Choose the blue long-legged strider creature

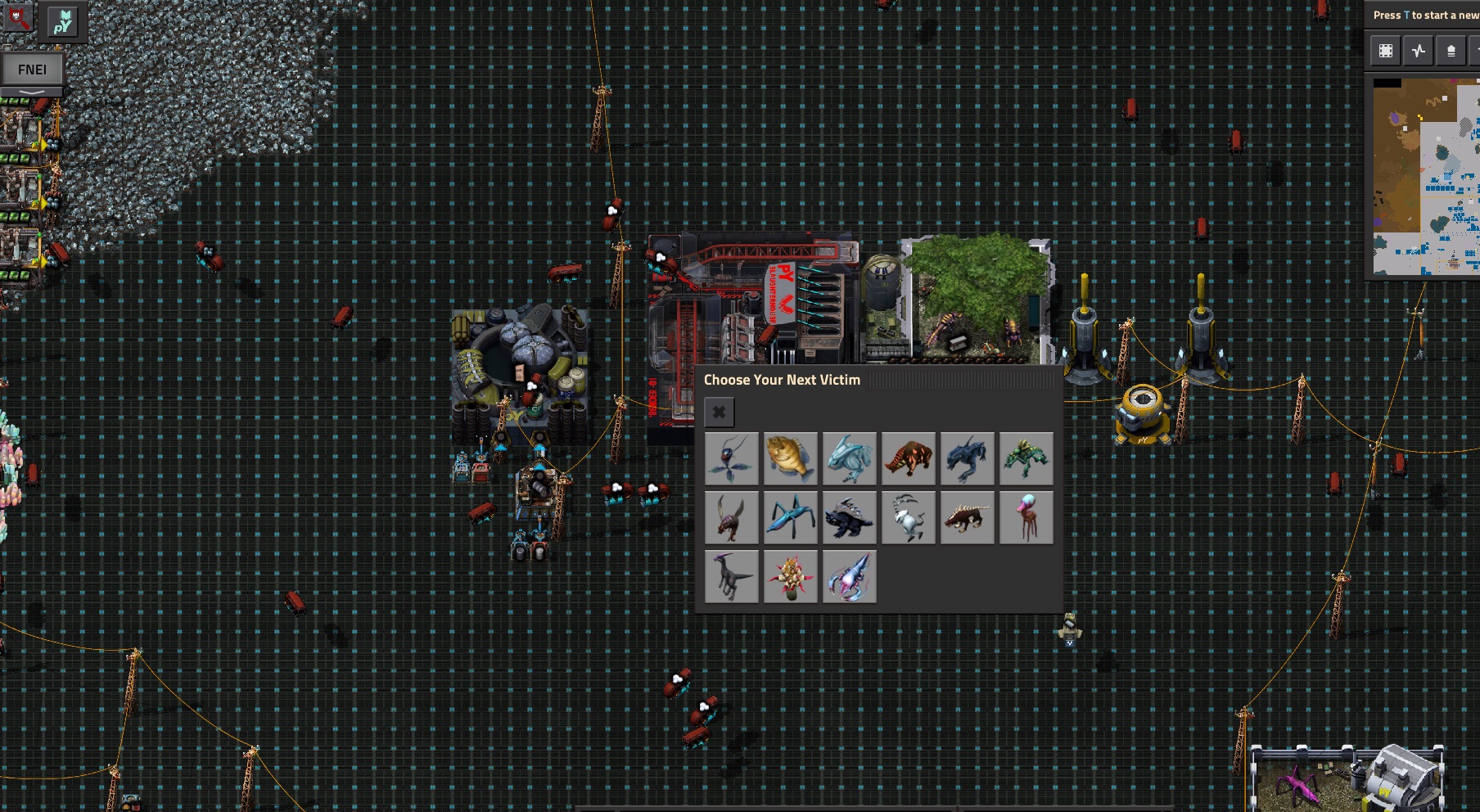tap(790, 517)
